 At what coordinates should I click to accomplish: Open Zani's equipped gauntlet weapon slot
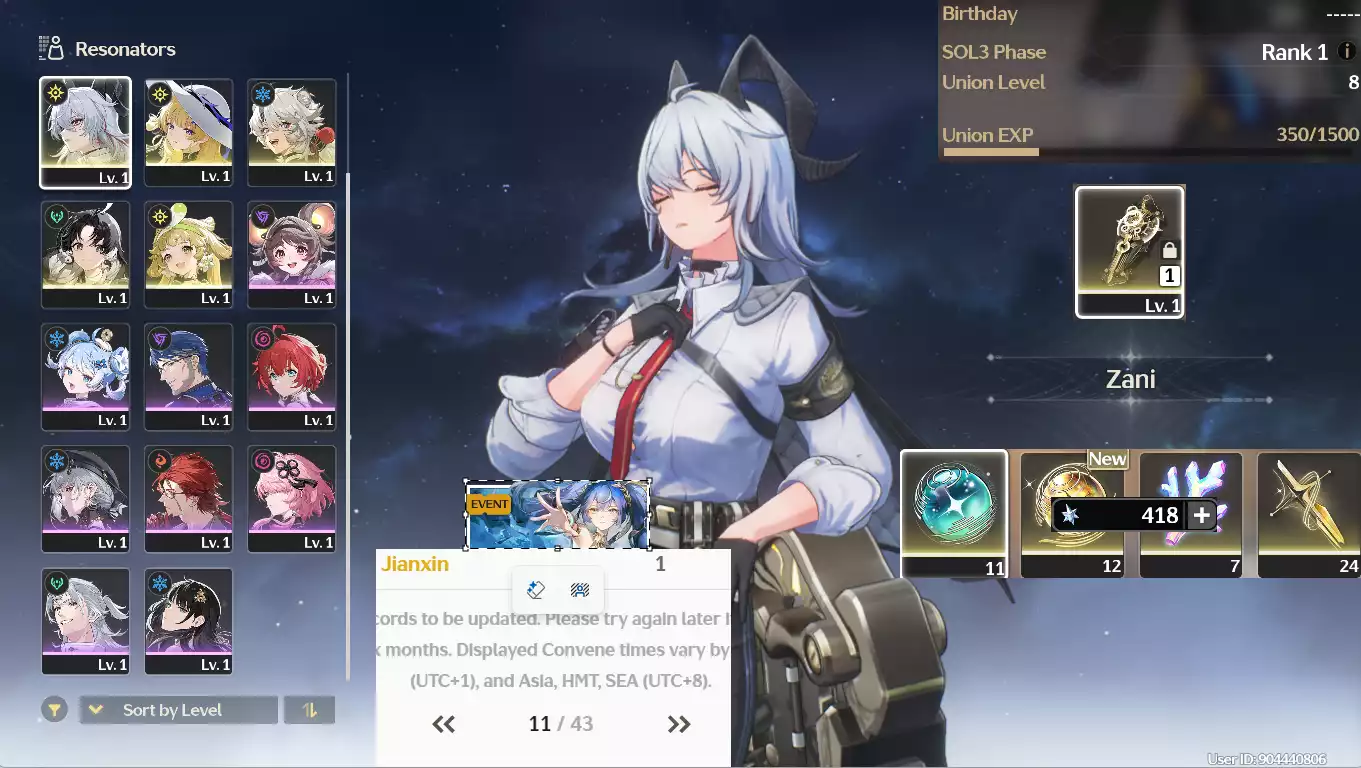pyautogui.click(x=1129, y=251)
